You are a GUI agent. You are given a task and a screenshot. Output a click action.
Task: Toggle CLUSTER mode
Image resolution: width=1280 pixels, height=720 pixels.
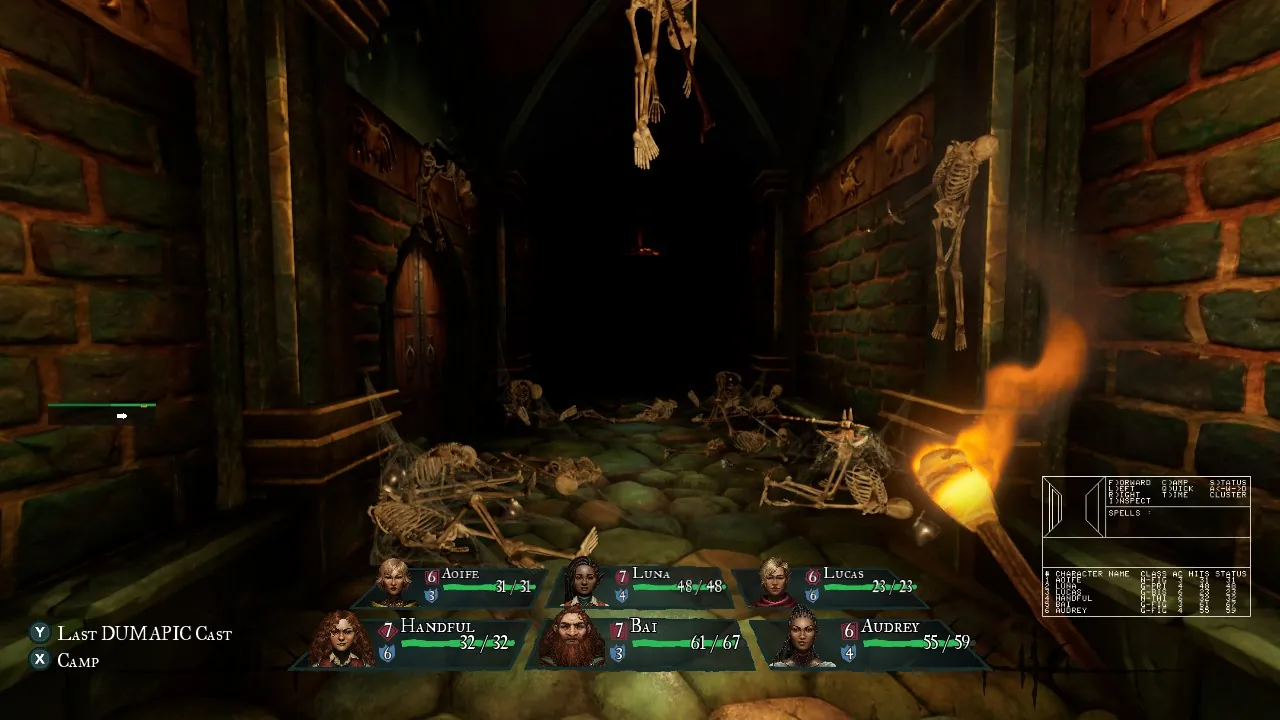(x=1228, y=494)
